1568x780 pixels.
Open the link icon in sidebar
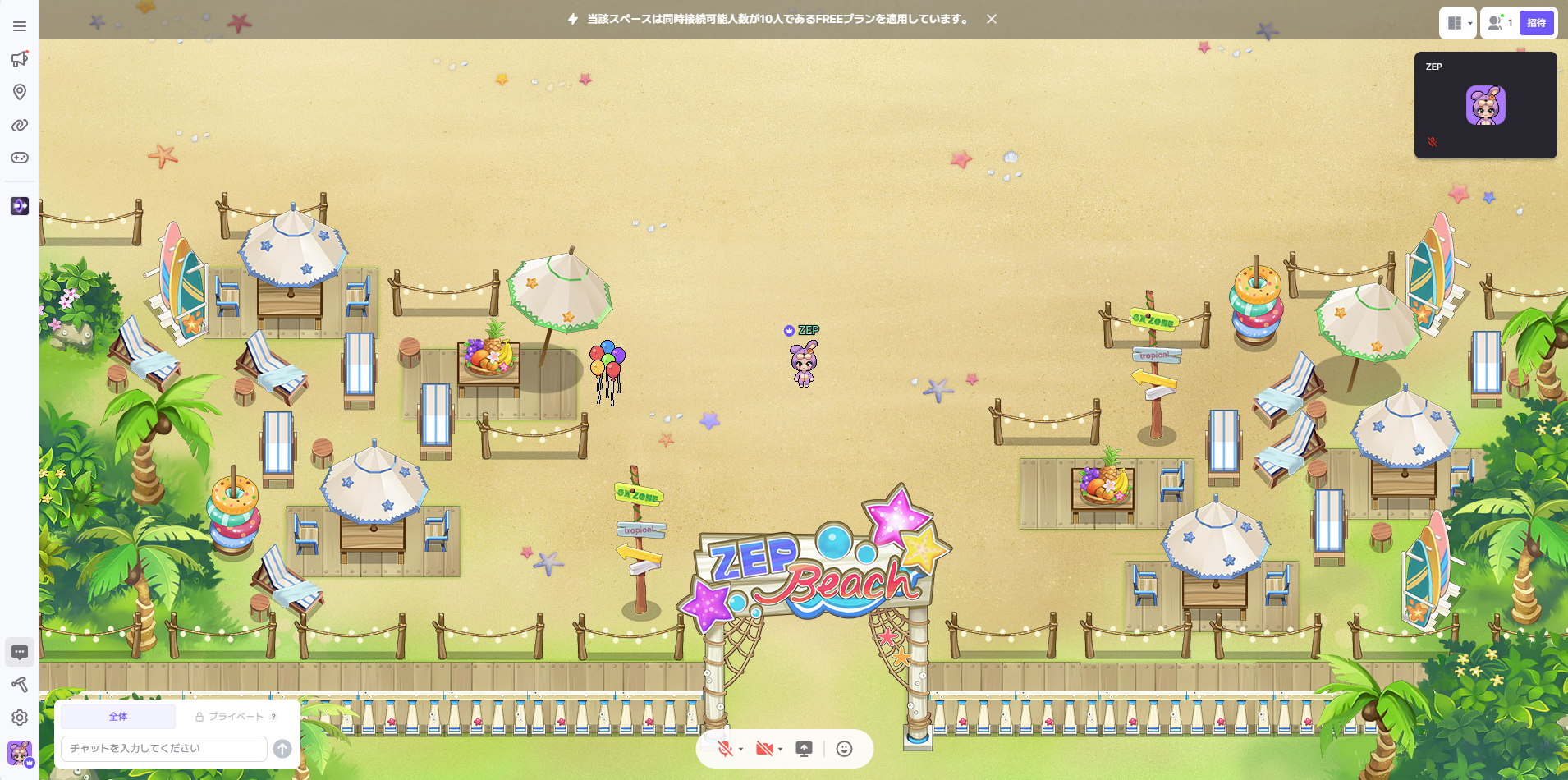tap(20, 125)
